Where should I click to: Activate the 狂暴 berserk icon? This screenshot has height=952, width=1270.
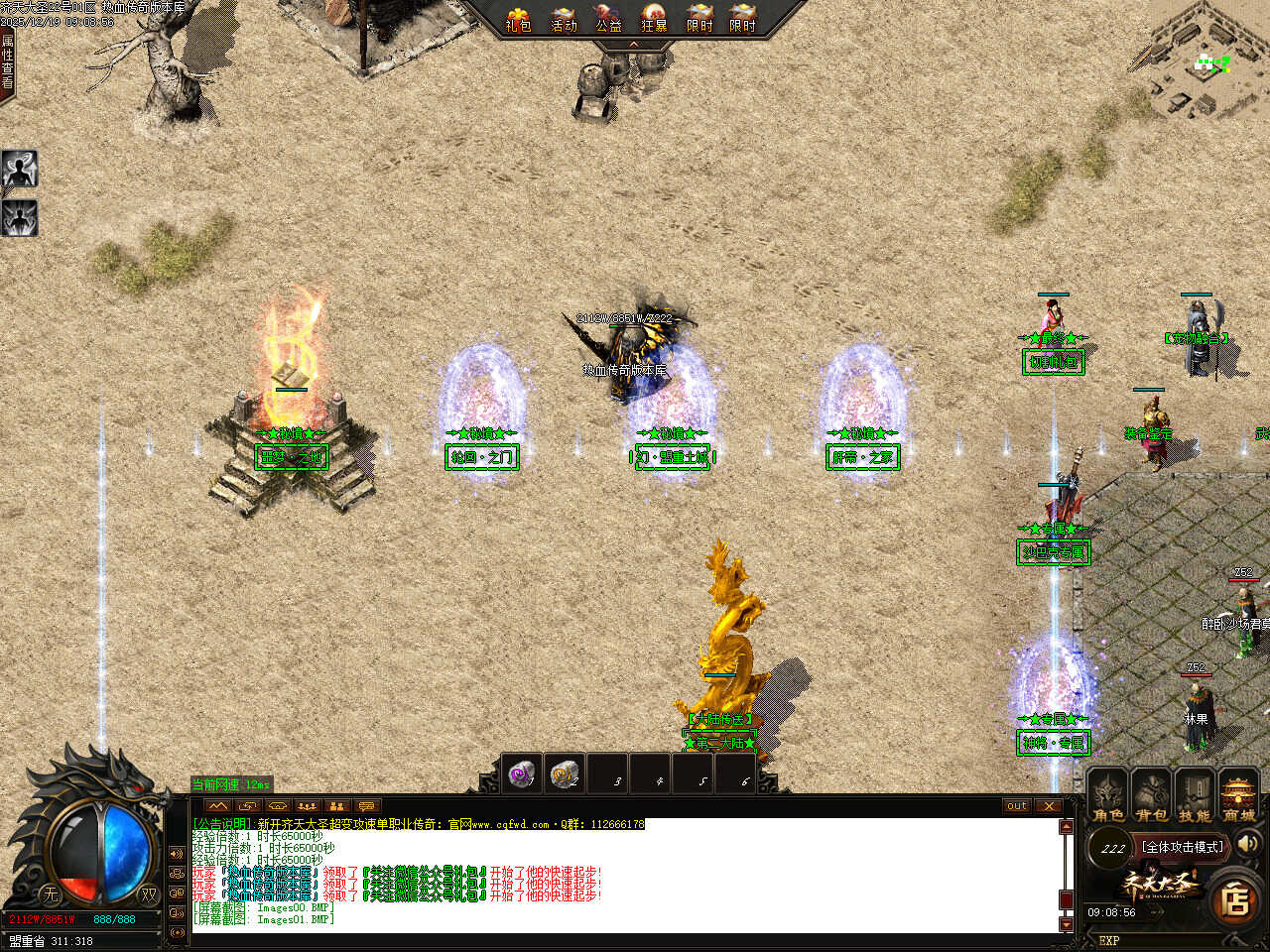654,19
